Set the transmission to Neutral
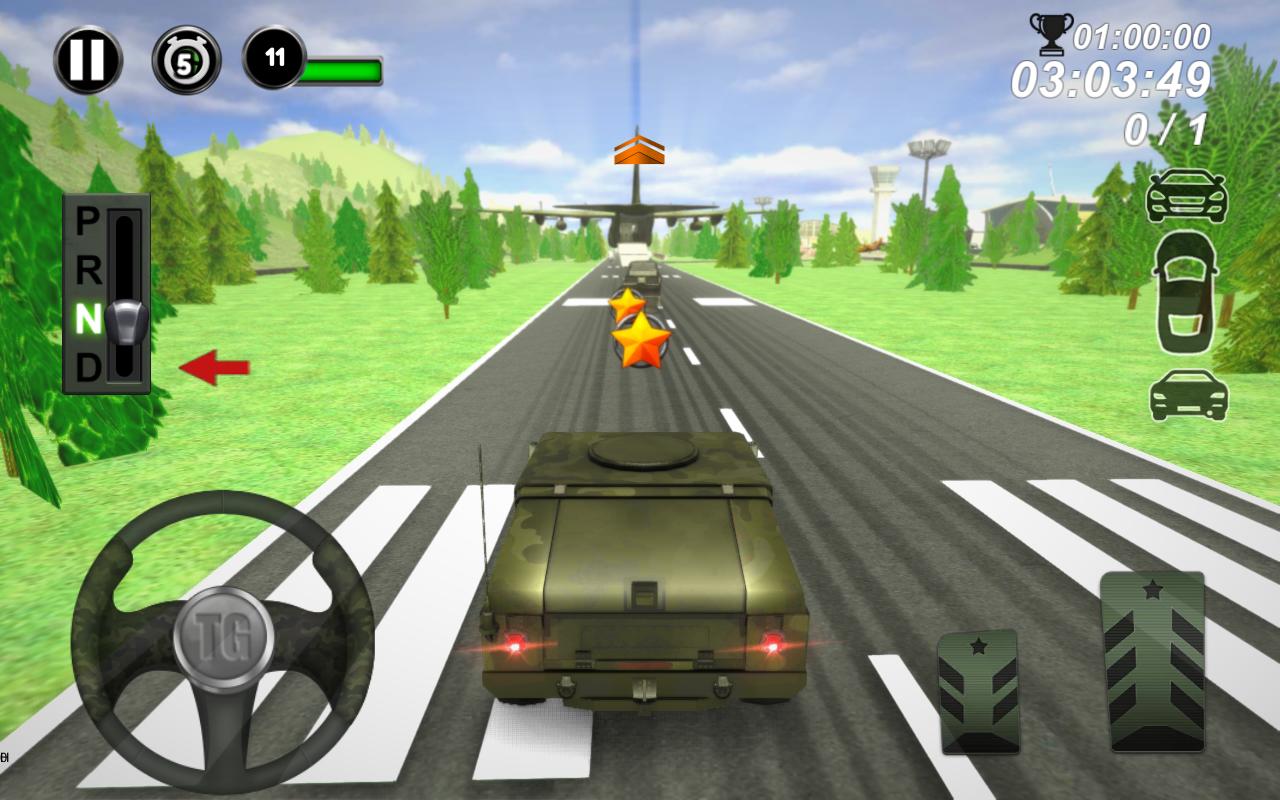This screenshot has height=800, width=1280. click(x=86, y=315)
